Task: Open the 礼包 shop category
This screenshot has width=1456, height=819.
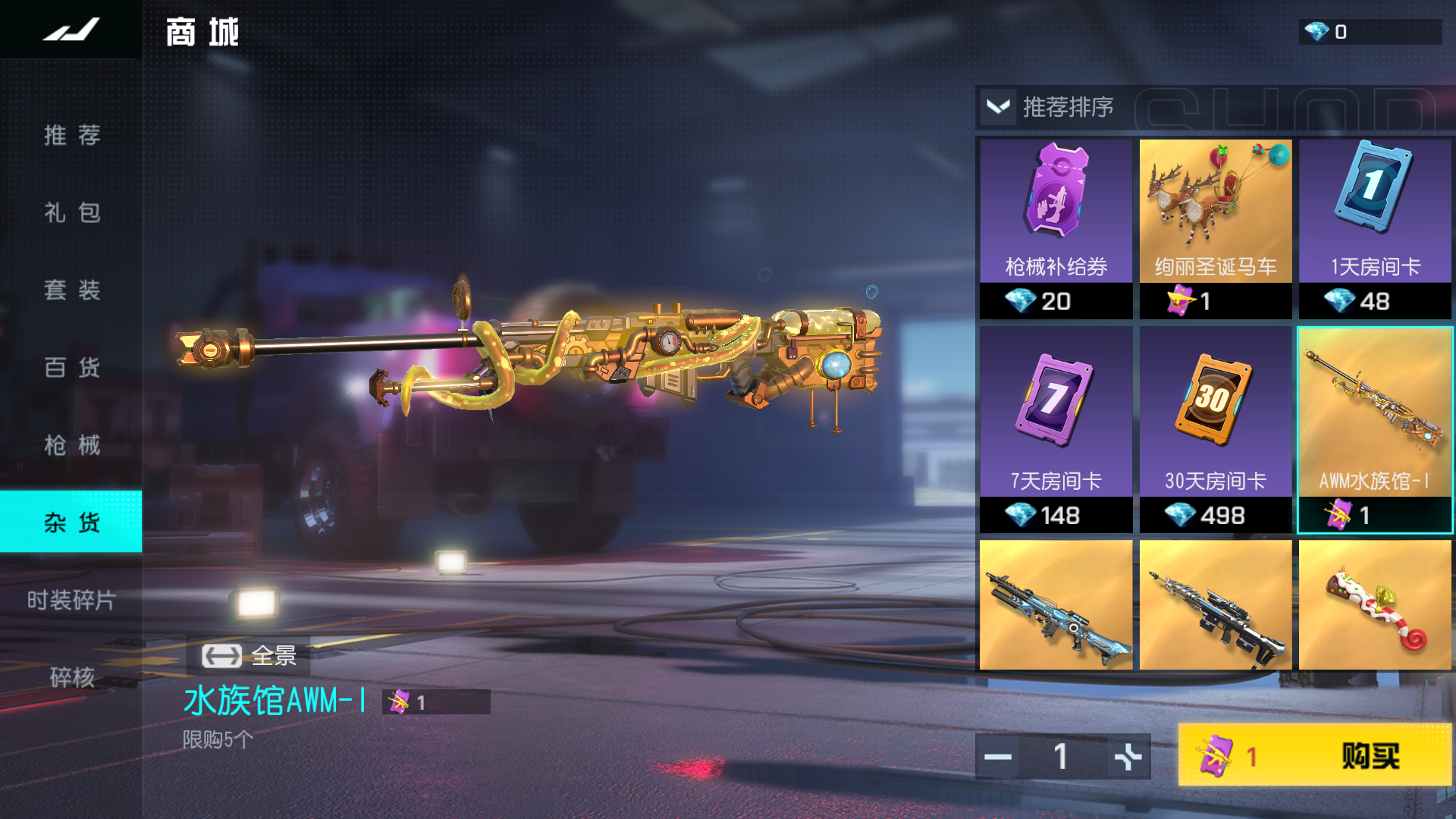Action: click(x=71, y=213)
